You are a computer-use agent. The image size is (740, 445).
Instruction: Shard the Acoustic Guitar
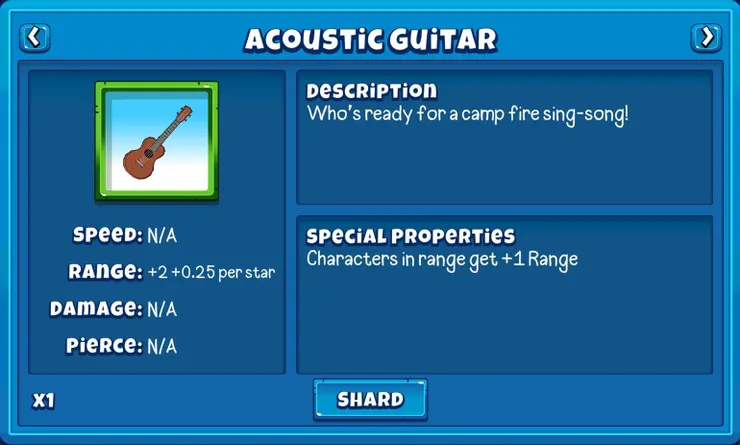pos(370,400)
